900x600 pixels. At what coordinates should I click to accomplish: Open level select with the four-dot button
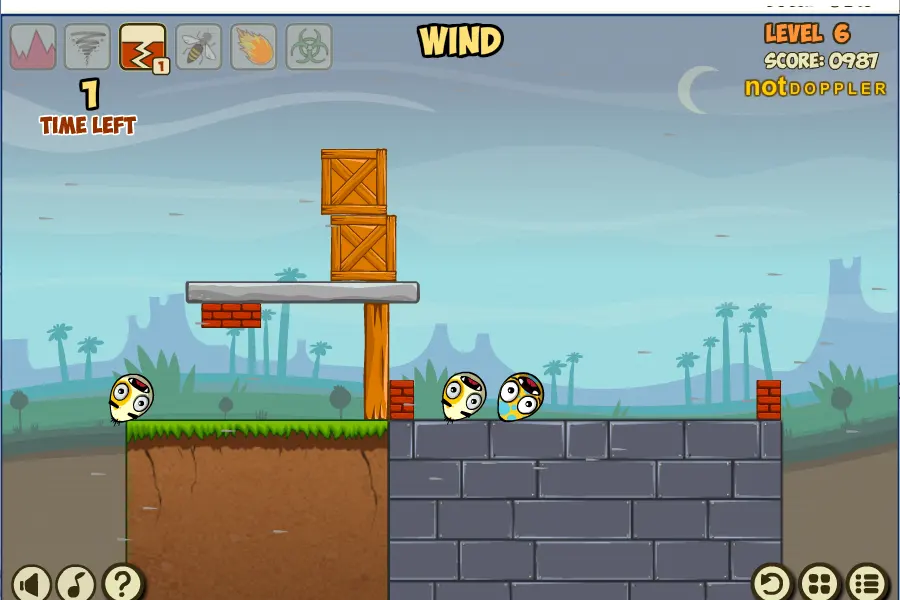point(820,582)
